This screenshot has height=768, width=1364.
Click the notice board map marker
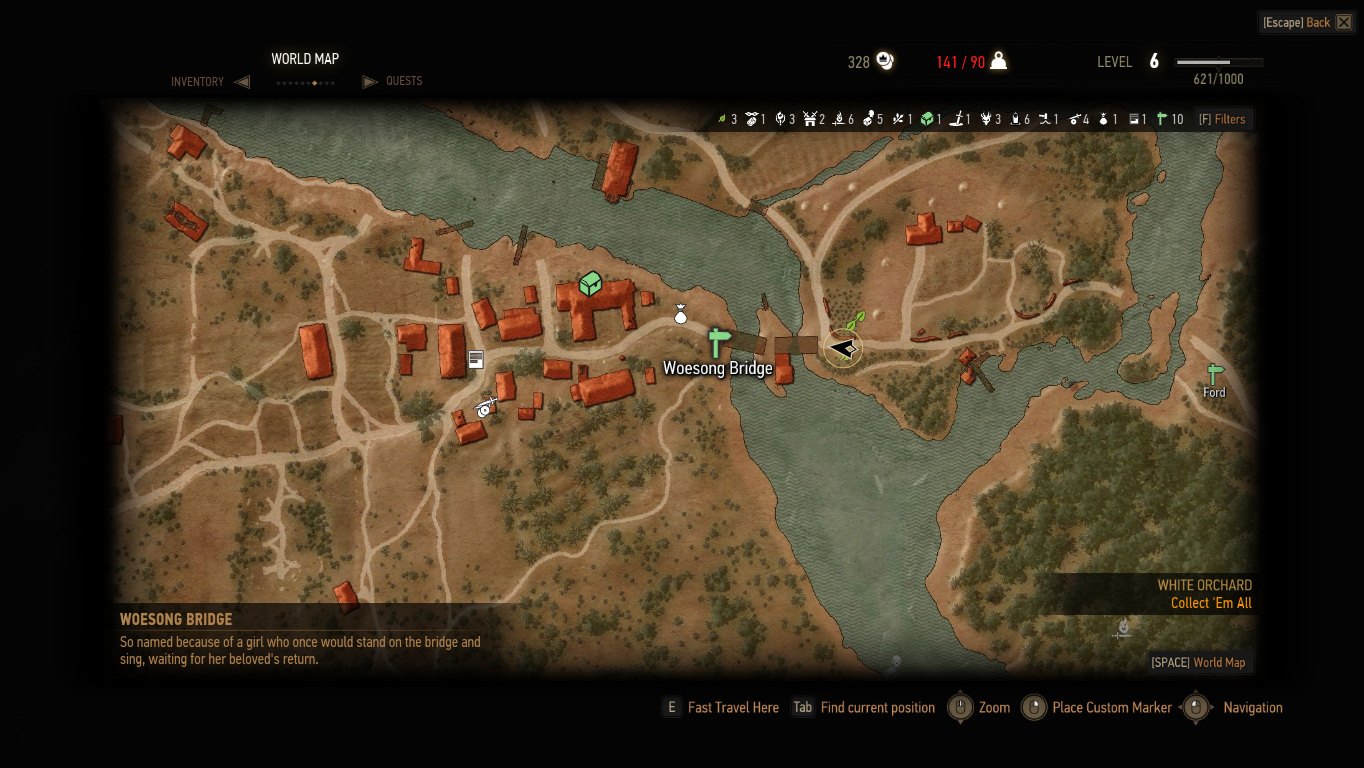476,360
